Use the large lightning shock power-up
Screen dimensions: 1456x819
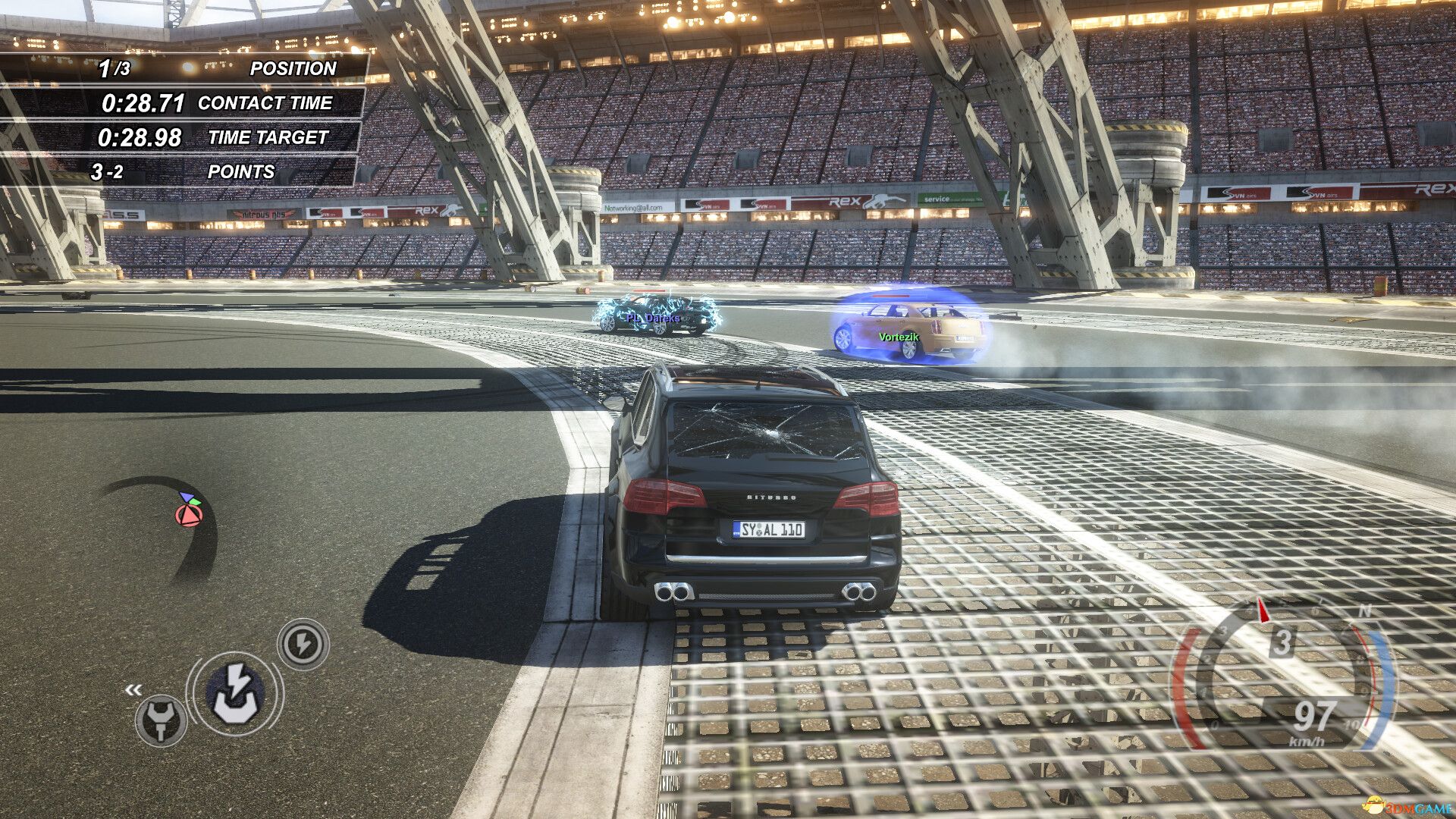point(237,692)
